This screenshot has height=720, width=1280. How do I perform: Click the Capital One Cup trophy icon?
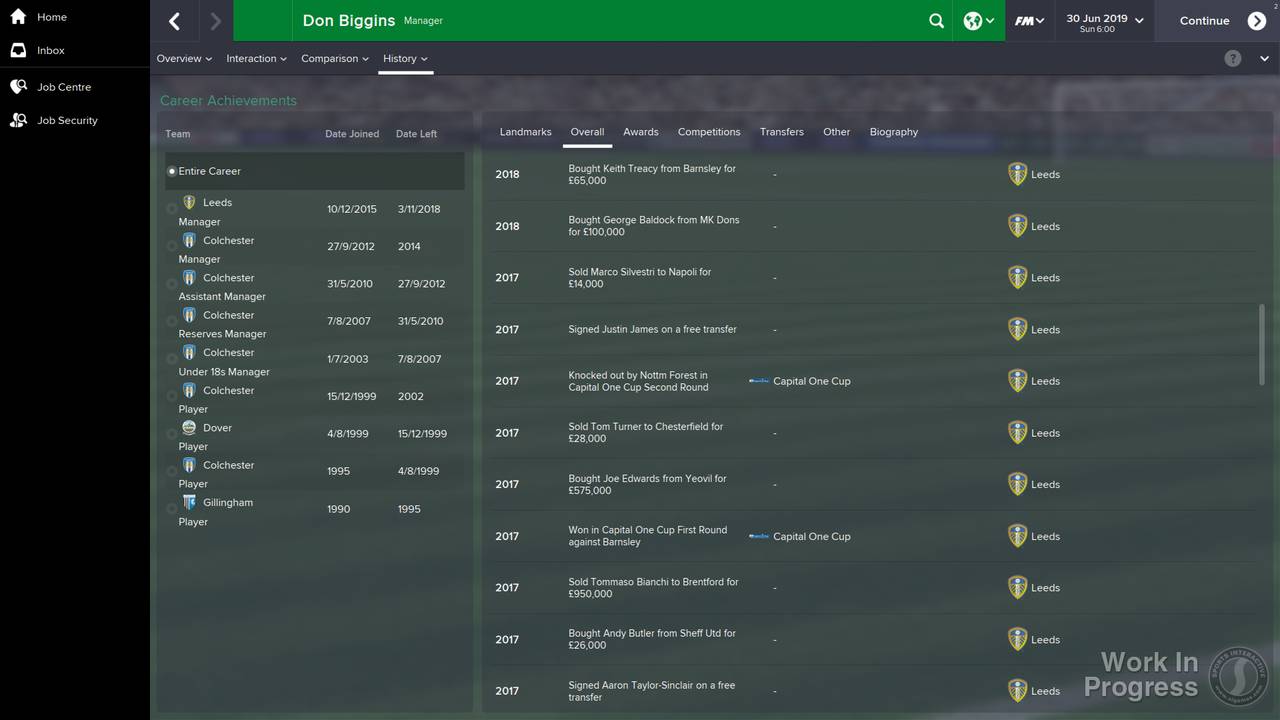pyautogui.click(x=758, y=381)
